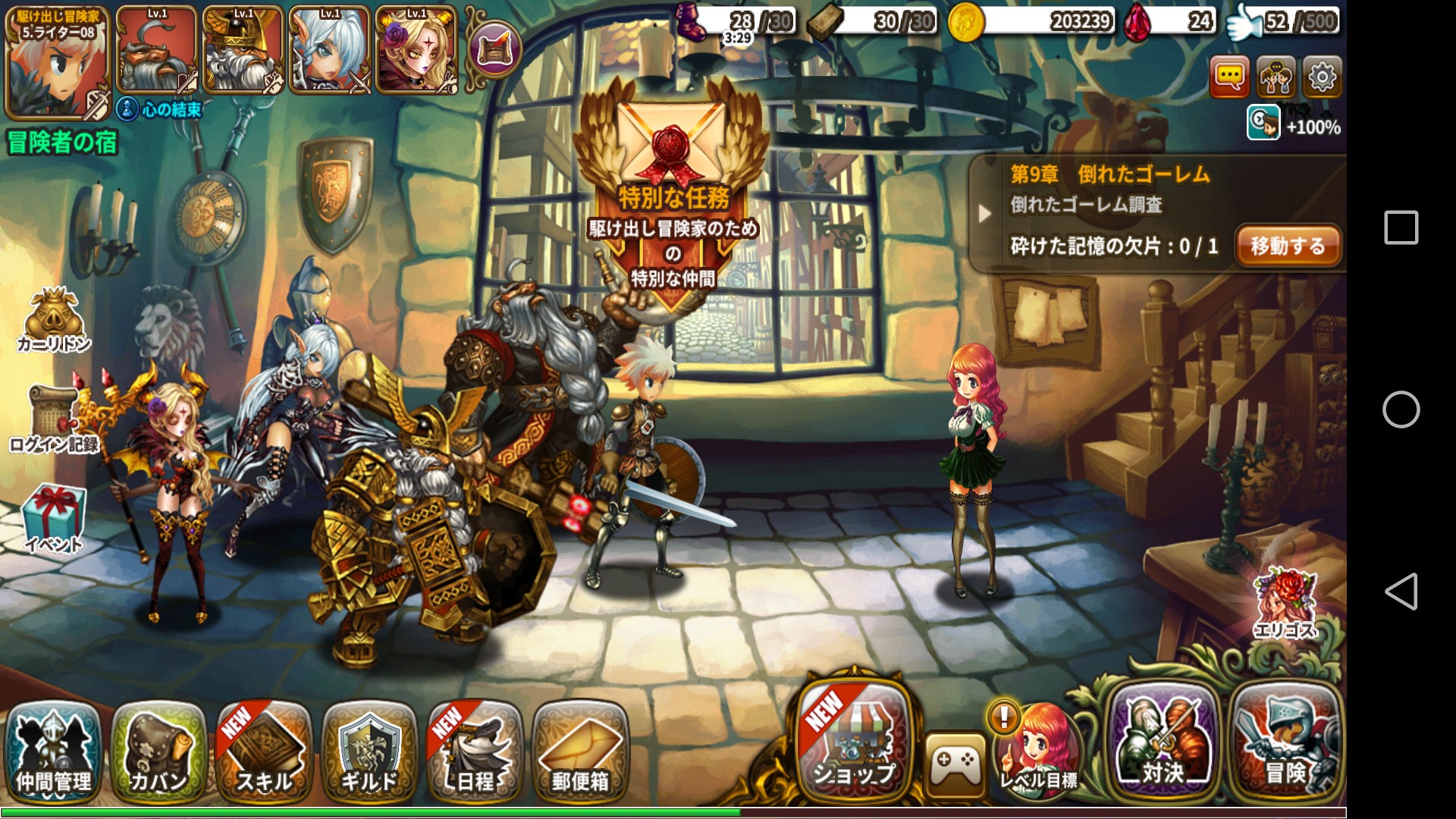Open the ギルド guild menu

(369, 752)
